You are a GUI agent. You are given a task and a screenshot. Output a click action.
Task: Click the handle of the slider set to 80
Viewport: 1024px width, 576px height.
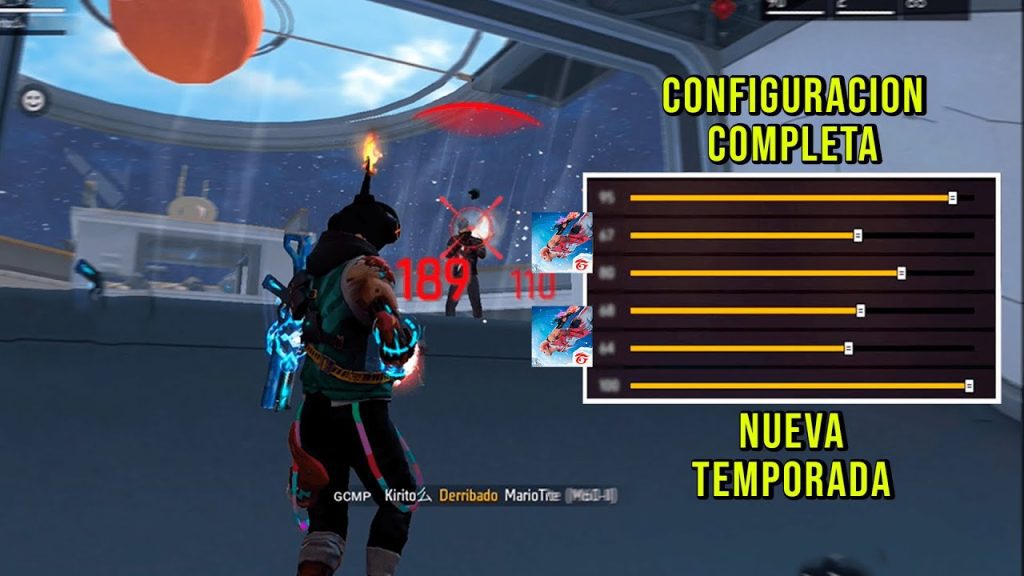click(901, 273)
